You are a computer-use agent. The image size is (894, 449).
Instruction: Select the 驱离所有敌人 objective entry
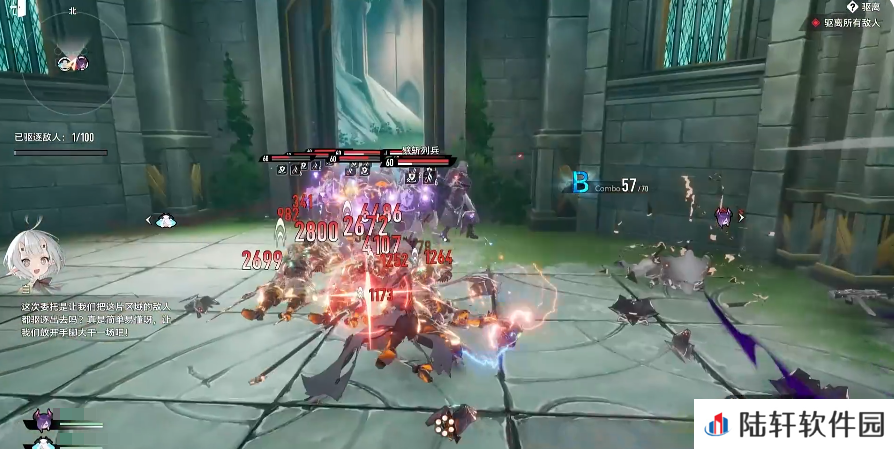(x=850, y=22)
